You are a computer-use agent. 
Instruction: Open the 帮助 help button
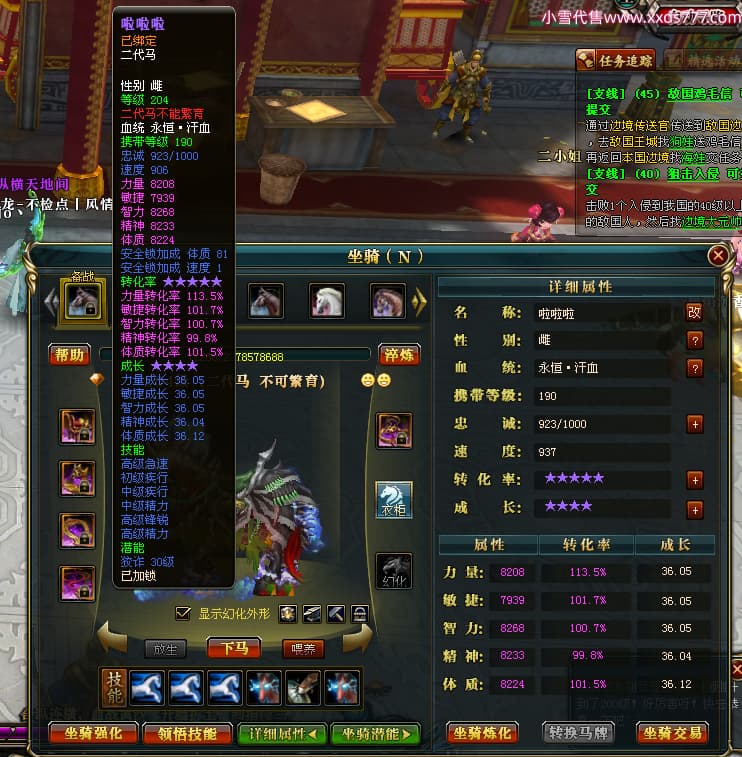coord(69,355)
